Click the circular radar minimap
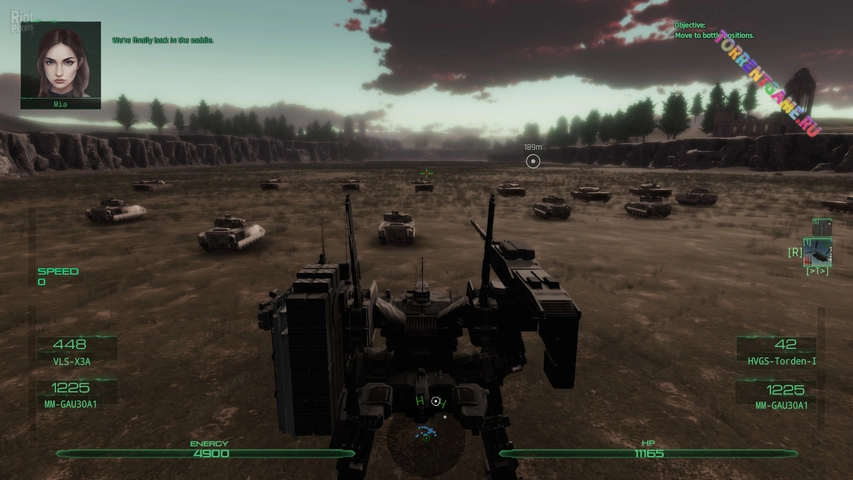 [x=426, y=447]
